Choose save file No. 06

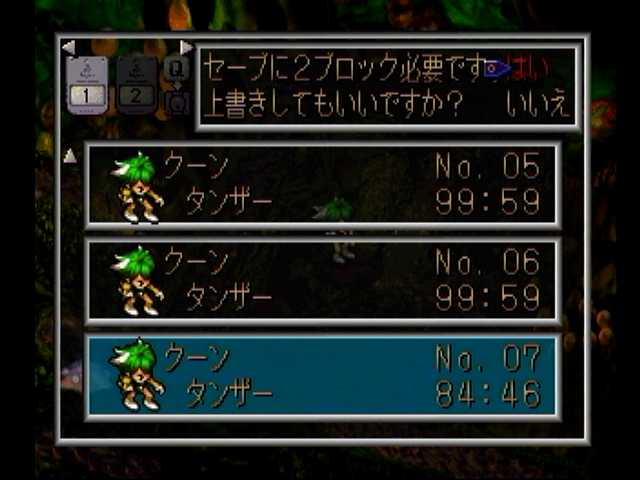point(322,281)
